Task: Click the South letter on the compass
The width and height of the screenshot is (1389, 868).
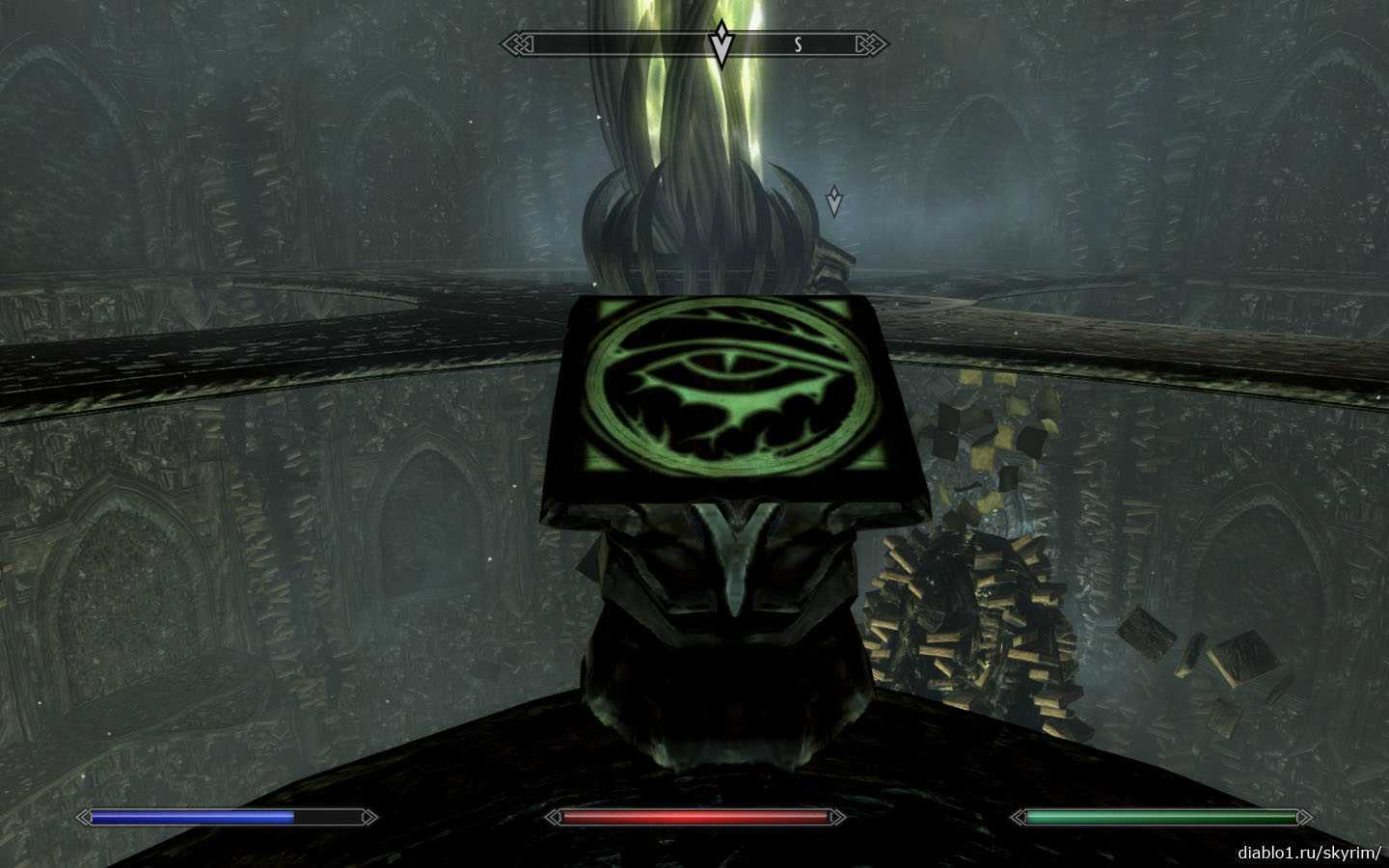Action: click(798, 44)
